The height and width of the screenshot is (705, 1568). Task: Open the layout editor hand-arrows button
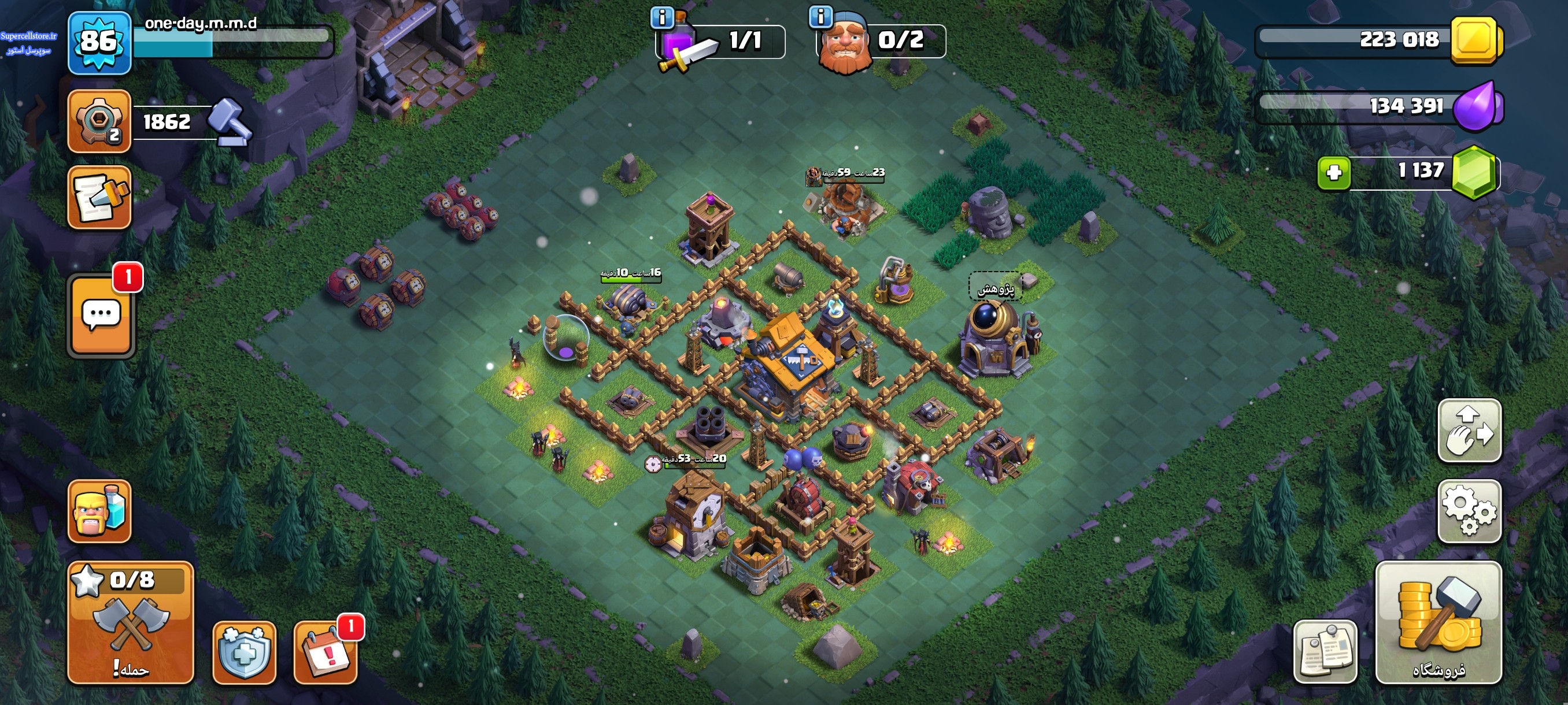click(x=1469, y=430)
